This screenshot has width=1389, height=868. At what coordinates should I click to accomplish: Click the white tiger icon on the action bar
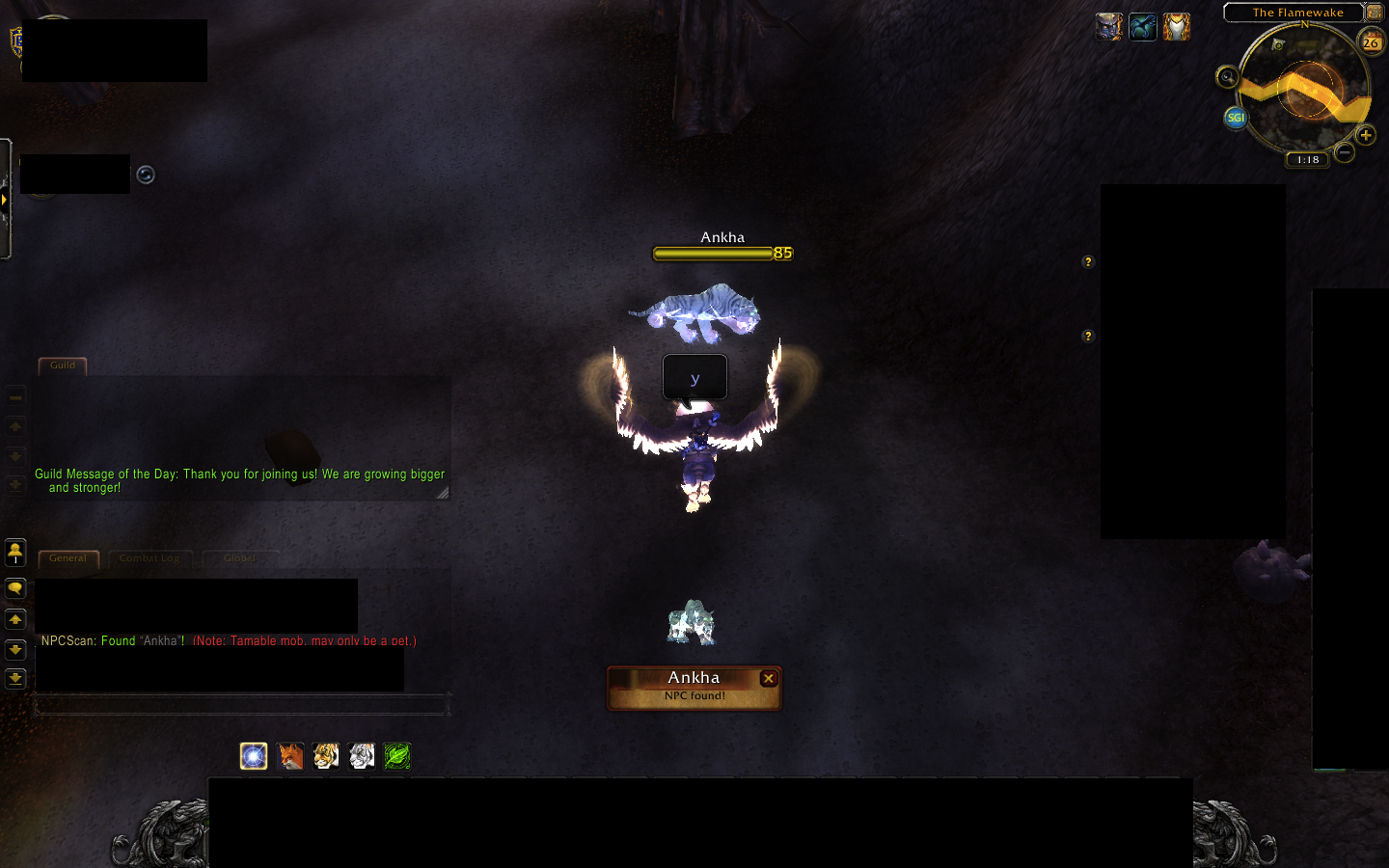(x=362, y=756)
